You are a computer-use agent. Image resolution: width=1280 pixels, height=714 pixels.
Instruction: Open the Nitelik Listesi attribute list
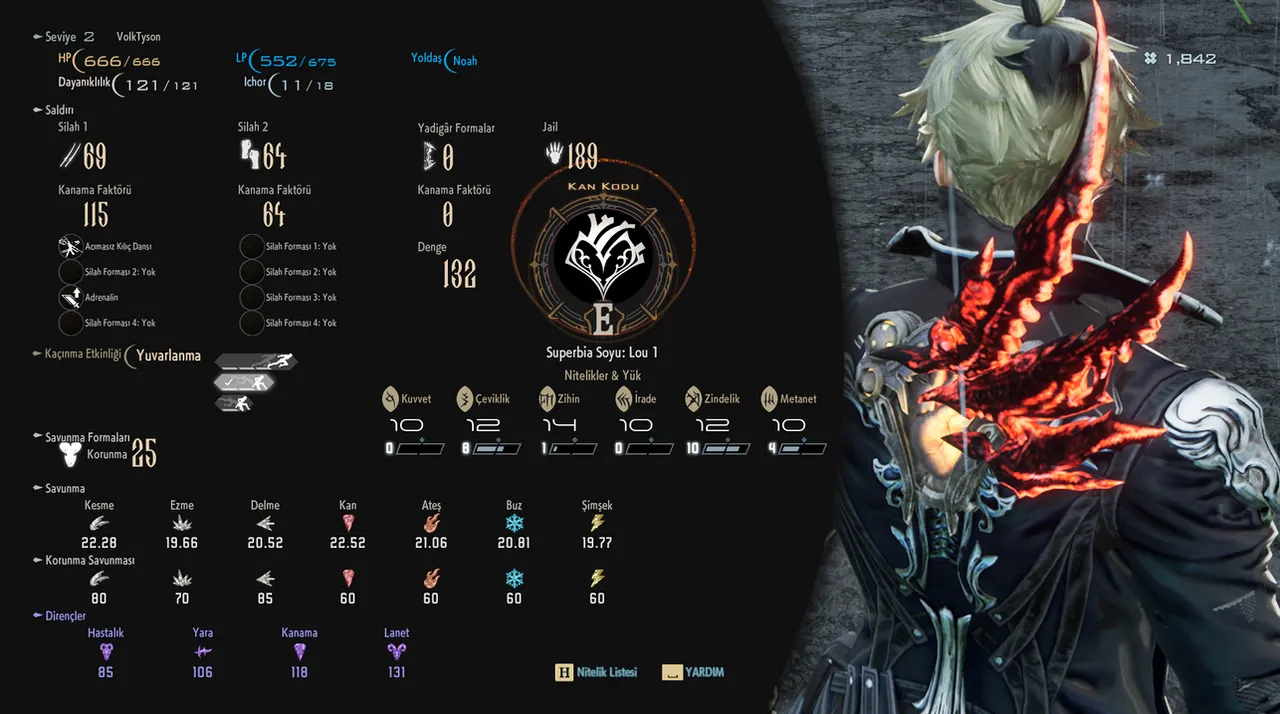[x=596, y=672]
